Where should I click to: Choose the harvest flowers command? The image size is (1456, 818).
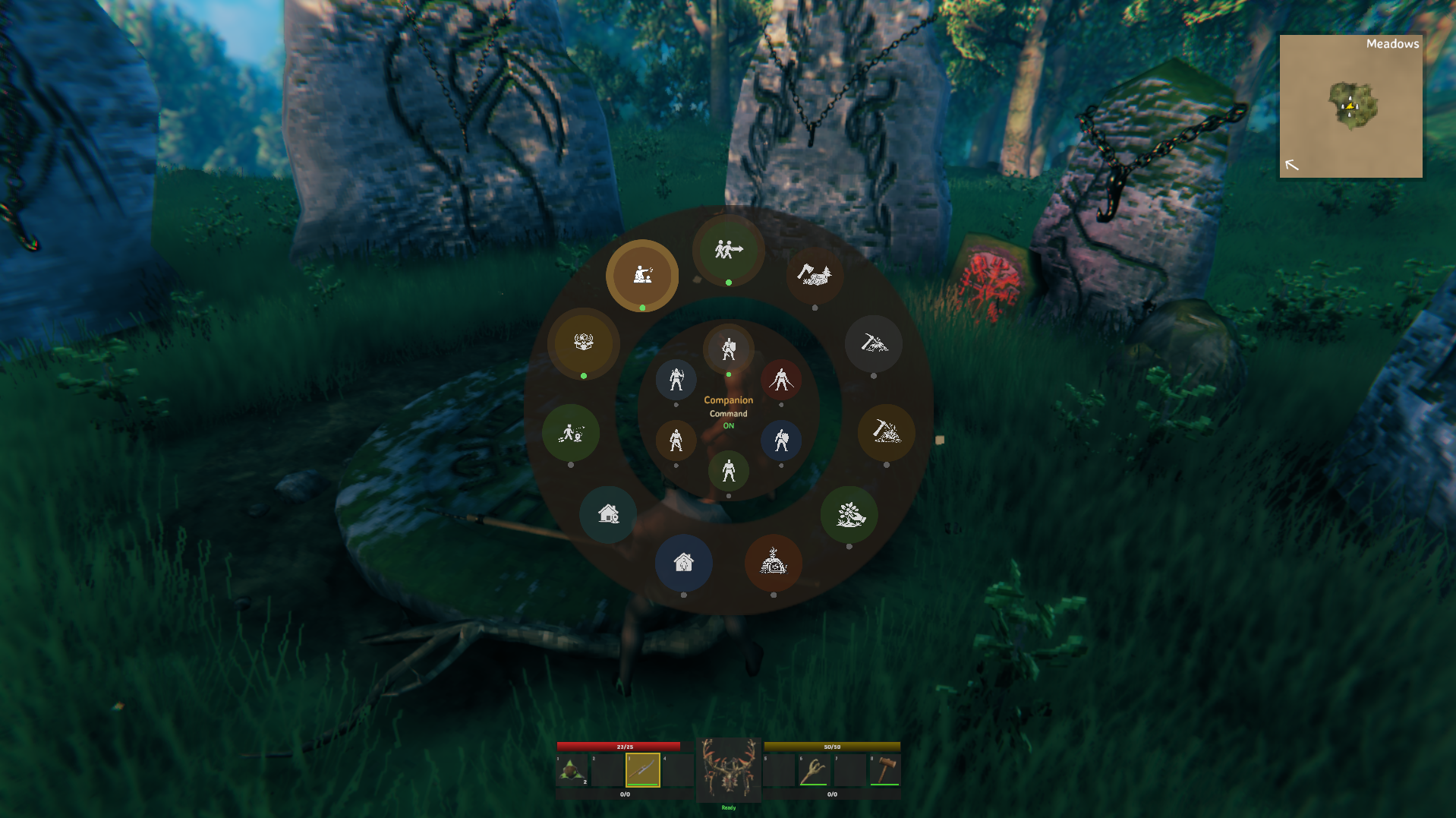pyautogui.click(x=850, y=516)
